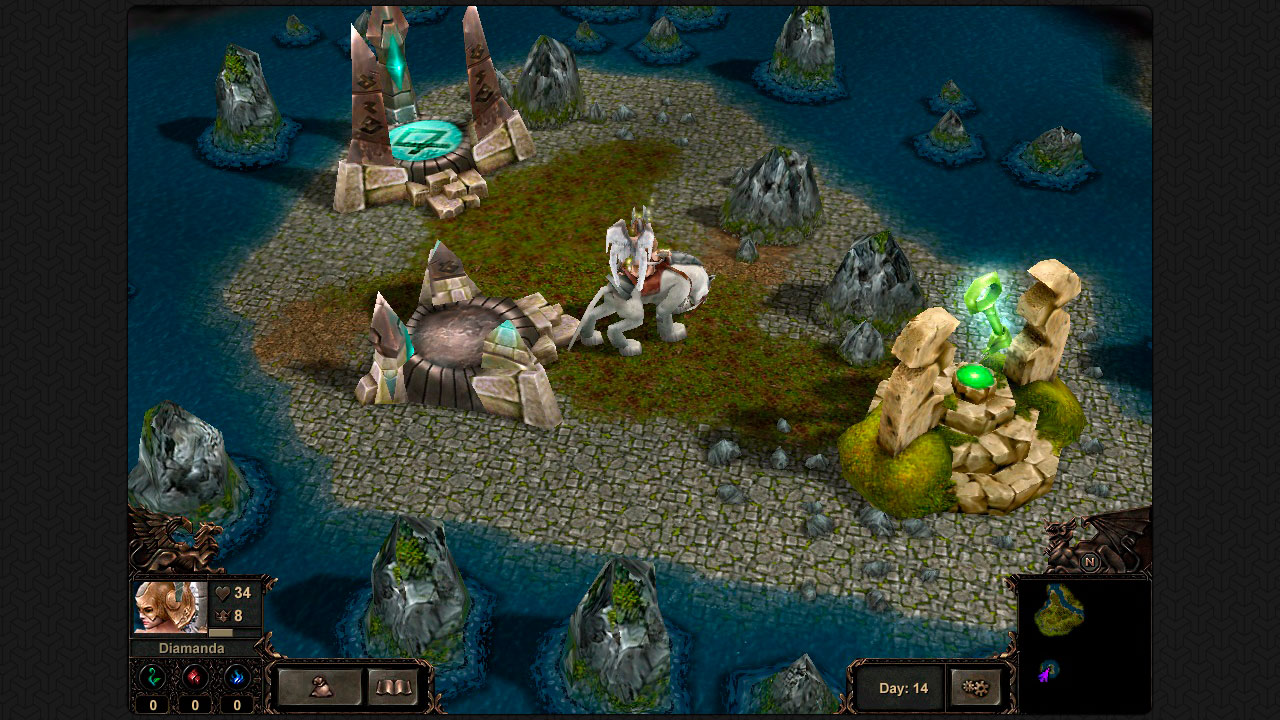Open the spellbook icon
The width and height of the screenshot is (1280, 720).
coord(394,688)
